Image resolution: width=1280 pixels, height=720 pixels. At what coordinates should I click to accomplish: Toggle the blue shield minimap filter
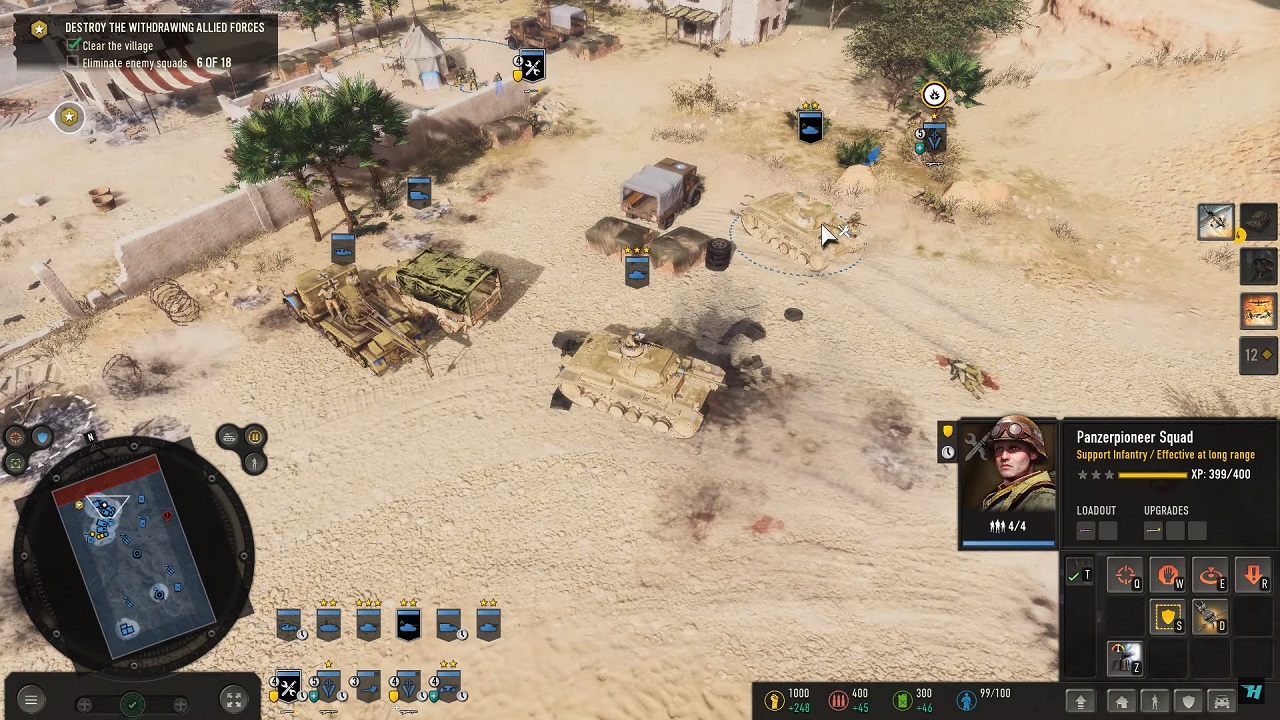point(41,437)
